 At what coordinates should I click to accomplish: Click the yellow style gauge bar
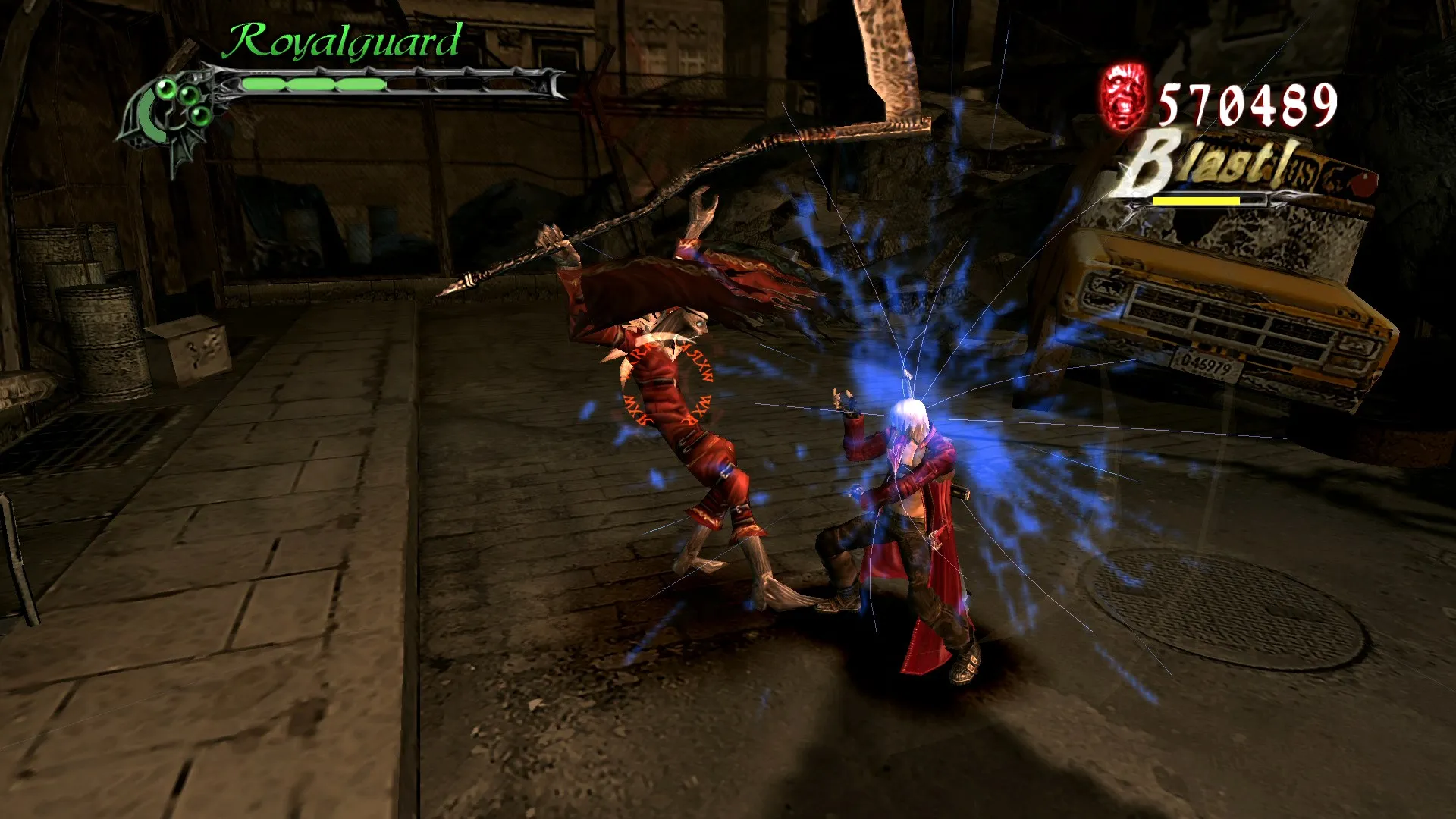(x=1195, y=202)
